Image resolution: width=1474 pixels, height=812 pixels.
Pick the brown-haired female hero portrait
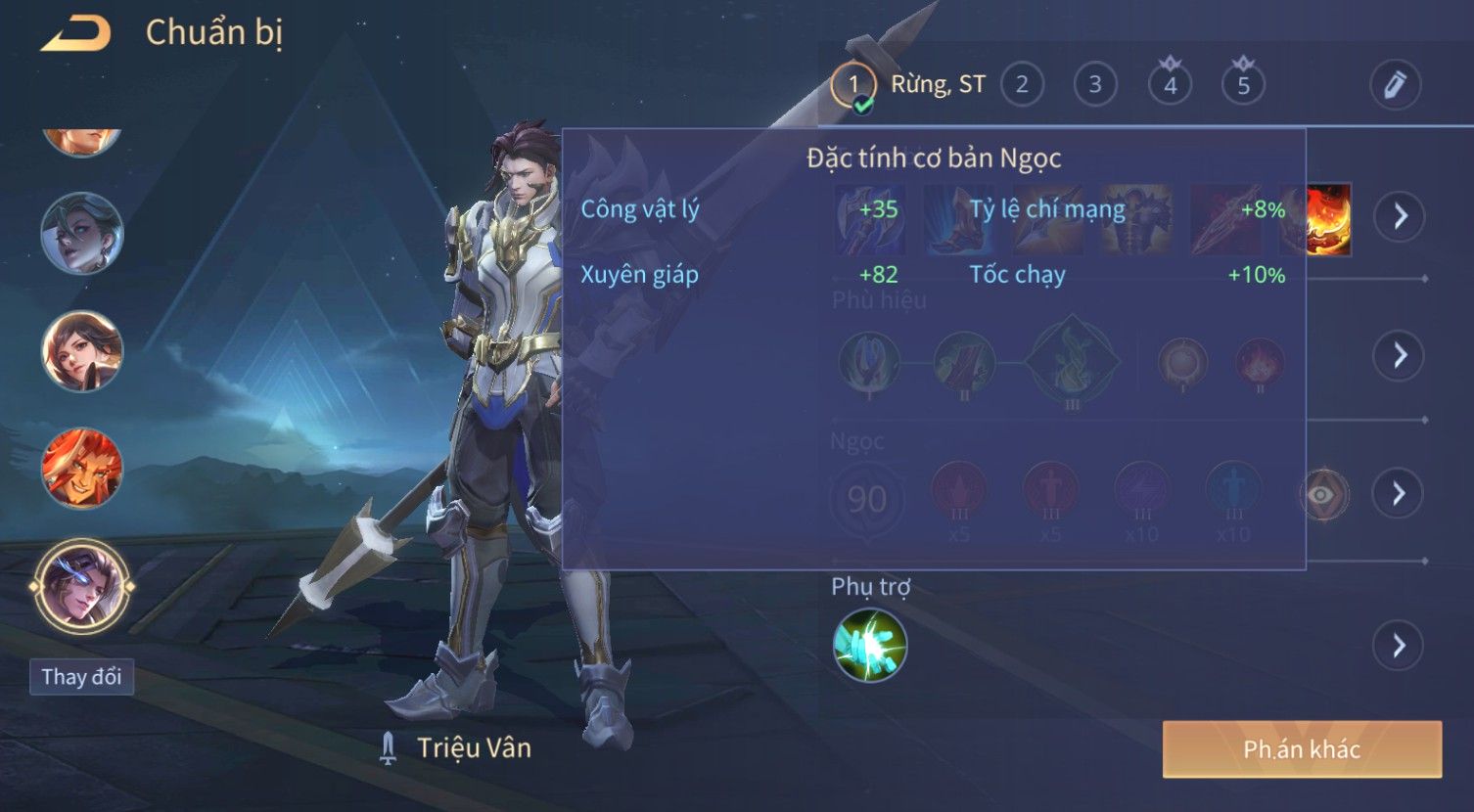click(82, 350)
